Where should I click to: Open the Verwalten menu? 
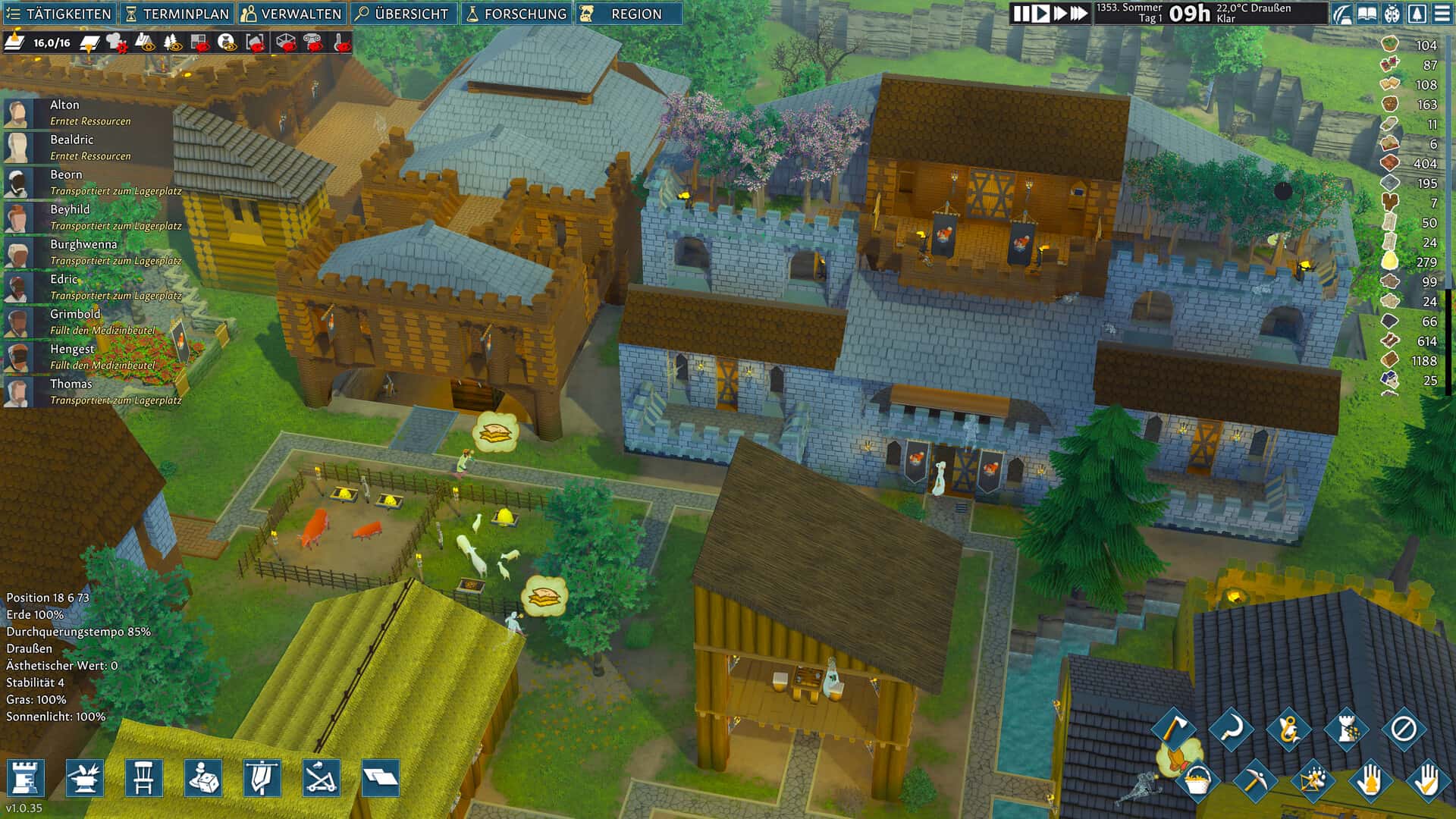292,14
